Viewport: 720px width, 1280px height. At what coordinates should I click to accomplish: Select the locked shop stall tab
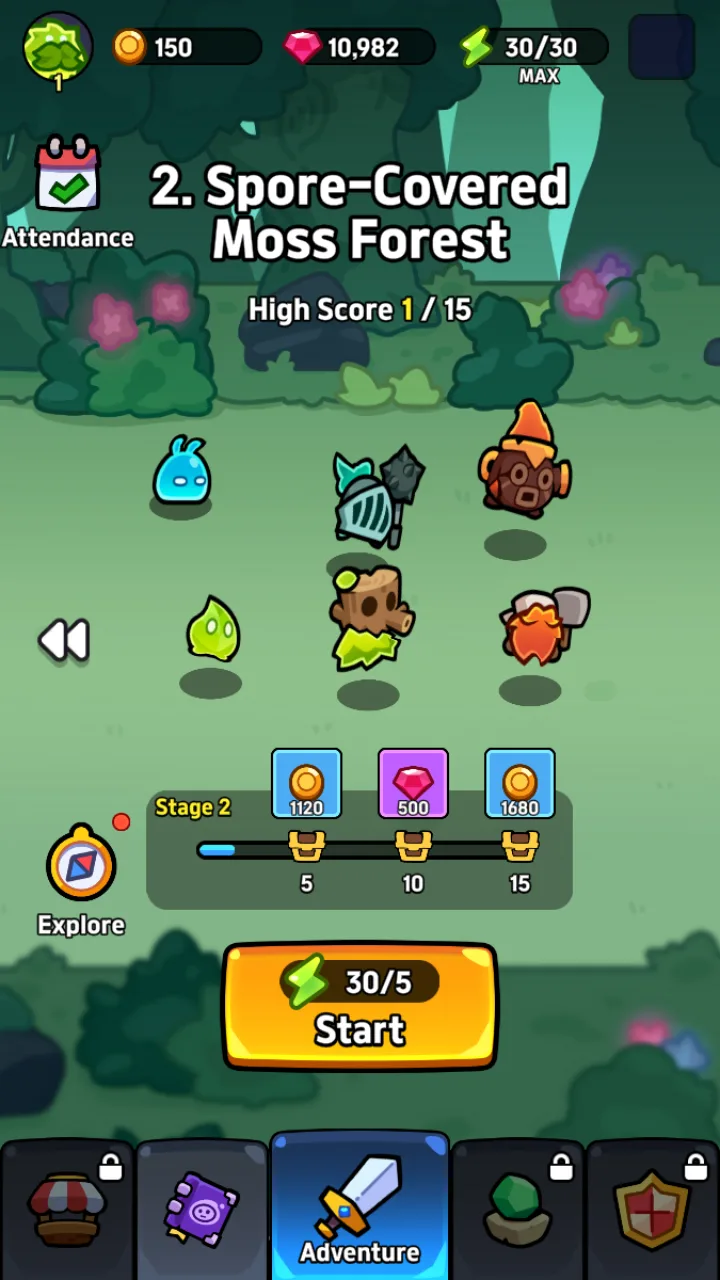click(x=66, y=1212)
